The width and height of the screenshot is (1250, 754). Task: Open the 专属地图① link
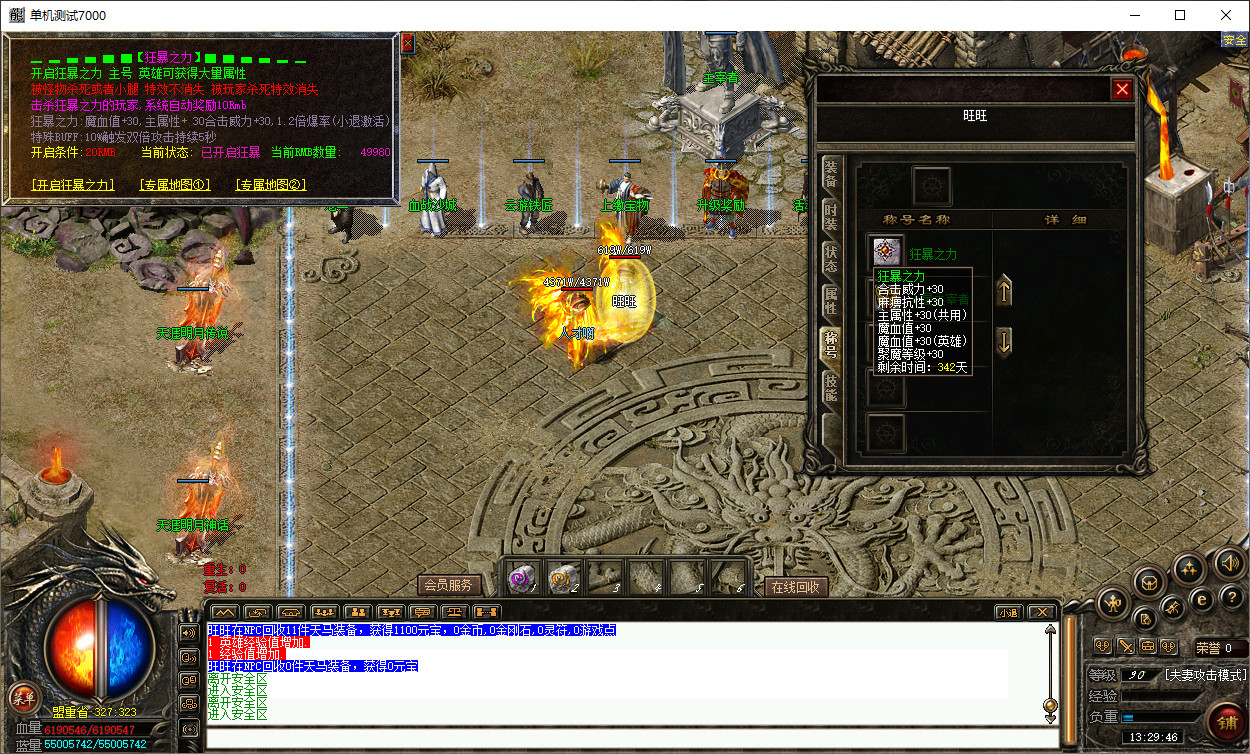176,185
